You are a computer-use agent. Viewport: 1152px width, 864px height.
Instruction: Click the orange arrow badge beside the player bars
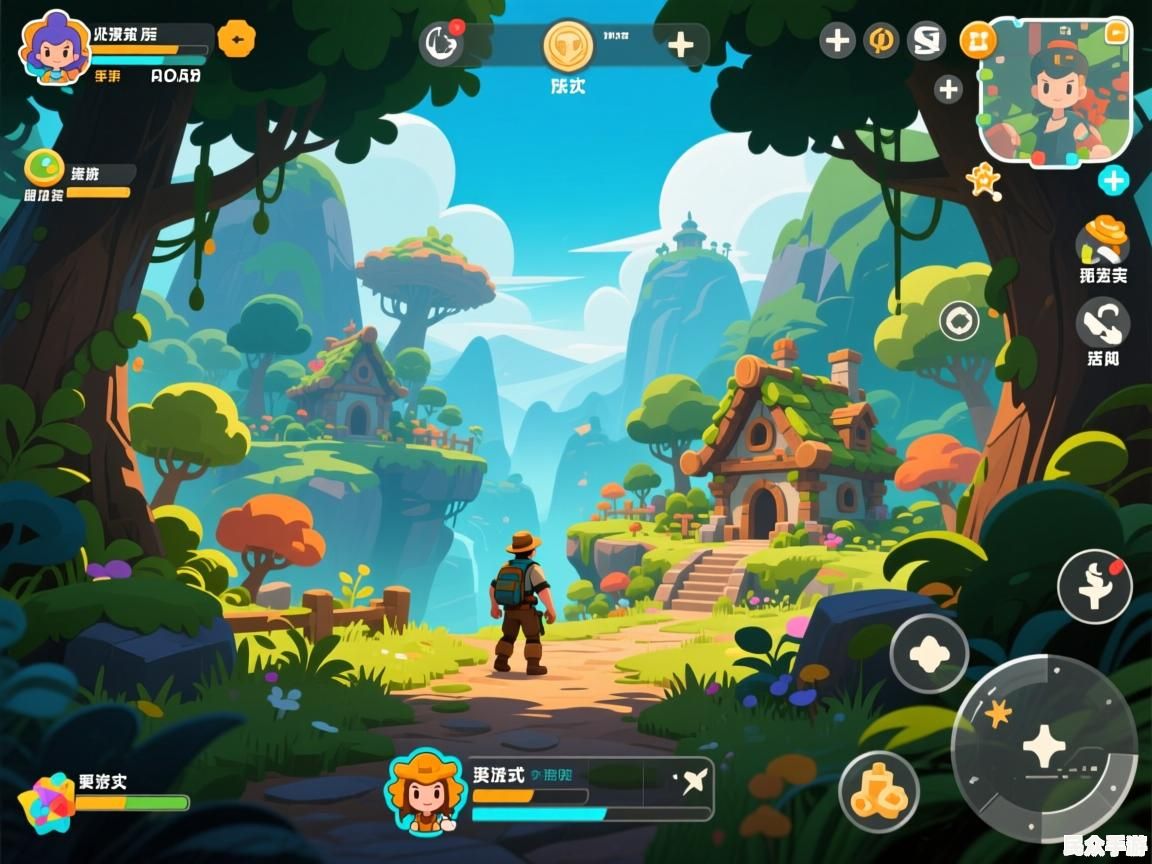(x=236, y=39)
